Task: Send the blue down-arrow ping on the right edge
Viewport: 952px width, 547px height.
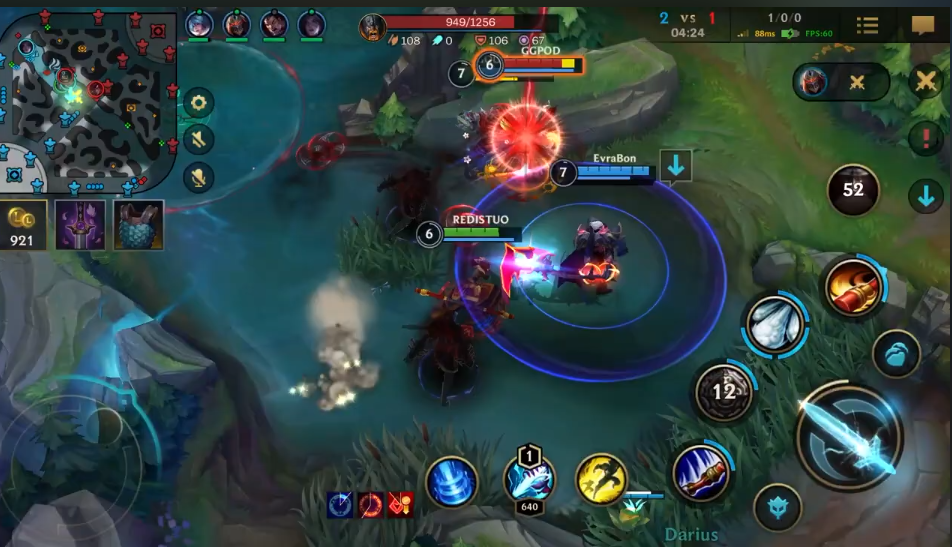Action: [926, 195]
